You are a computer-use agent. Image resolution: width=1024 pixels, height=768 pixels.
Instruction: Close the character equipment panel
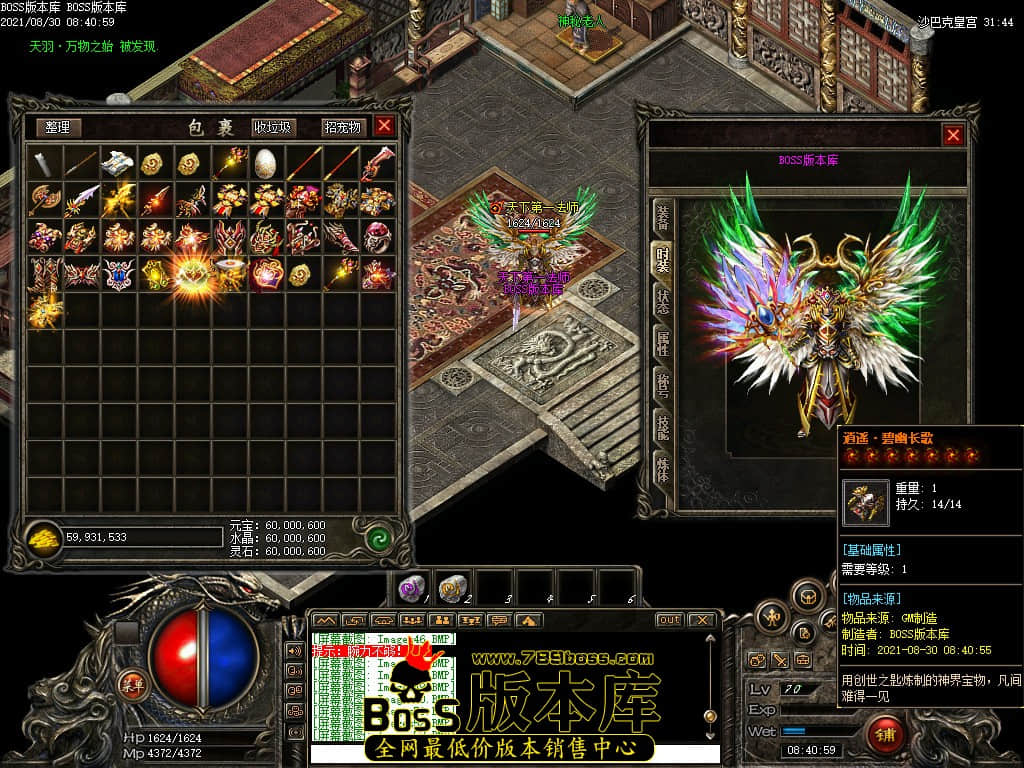tap(953, 135)
